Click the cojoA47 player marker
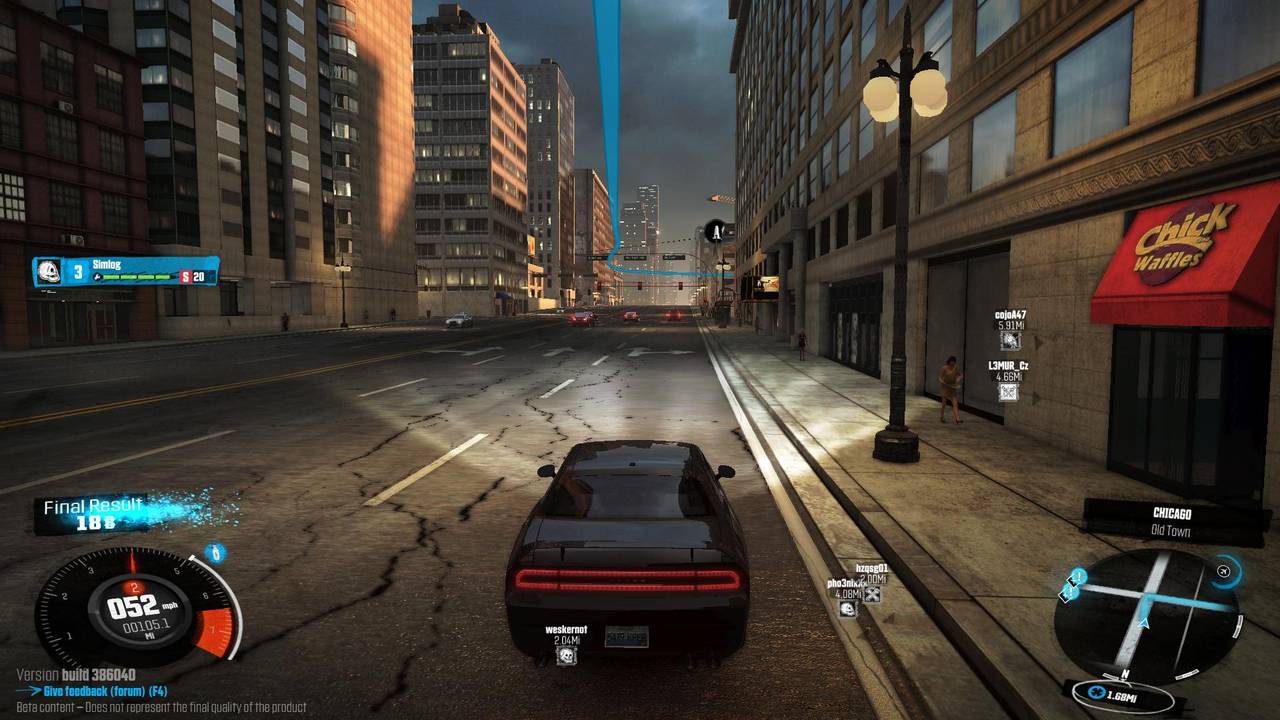 [x=1009, y=341]
